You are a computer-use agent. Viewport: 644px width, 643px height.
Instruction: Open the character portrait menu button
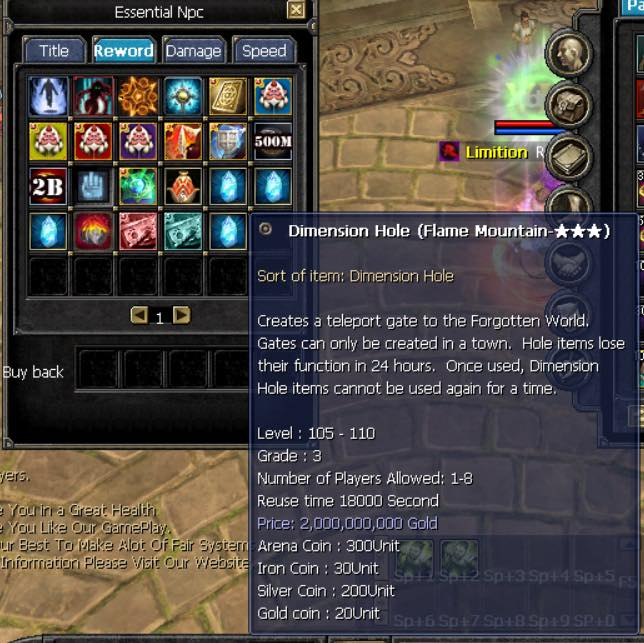tap(567, 53)
